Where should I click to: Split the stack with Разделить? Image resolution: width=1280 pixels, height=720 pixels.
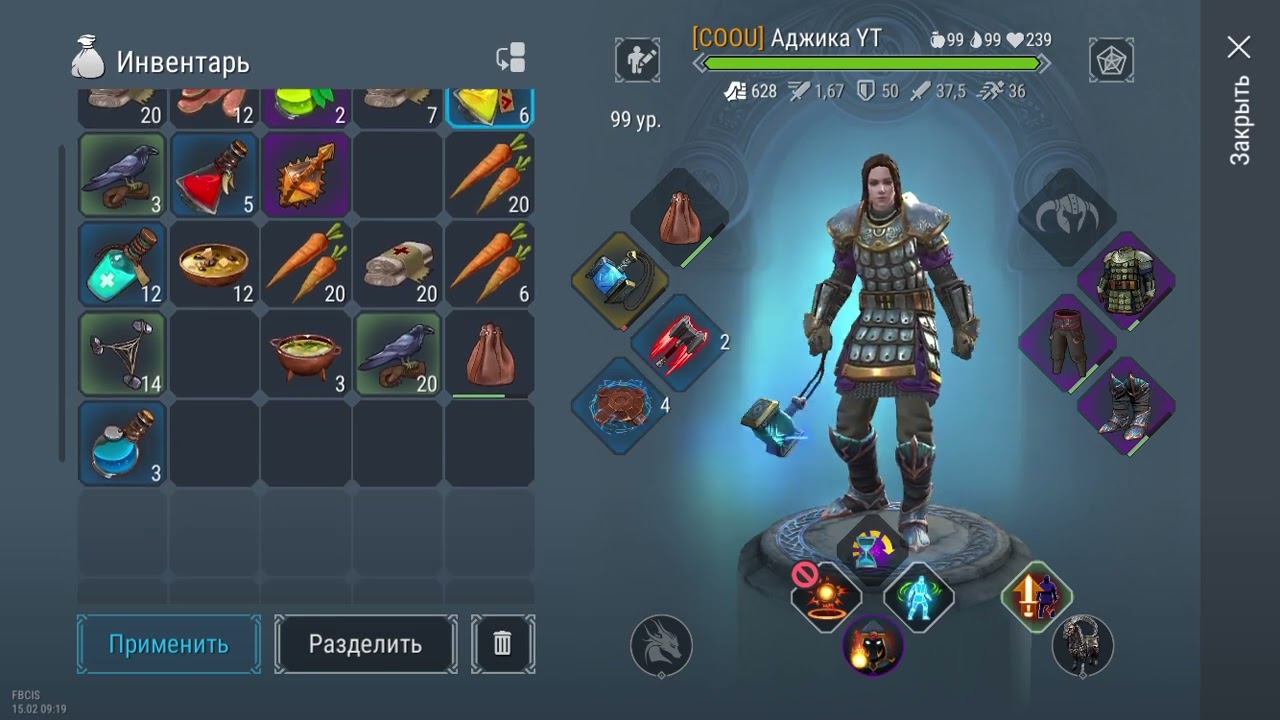365,644
